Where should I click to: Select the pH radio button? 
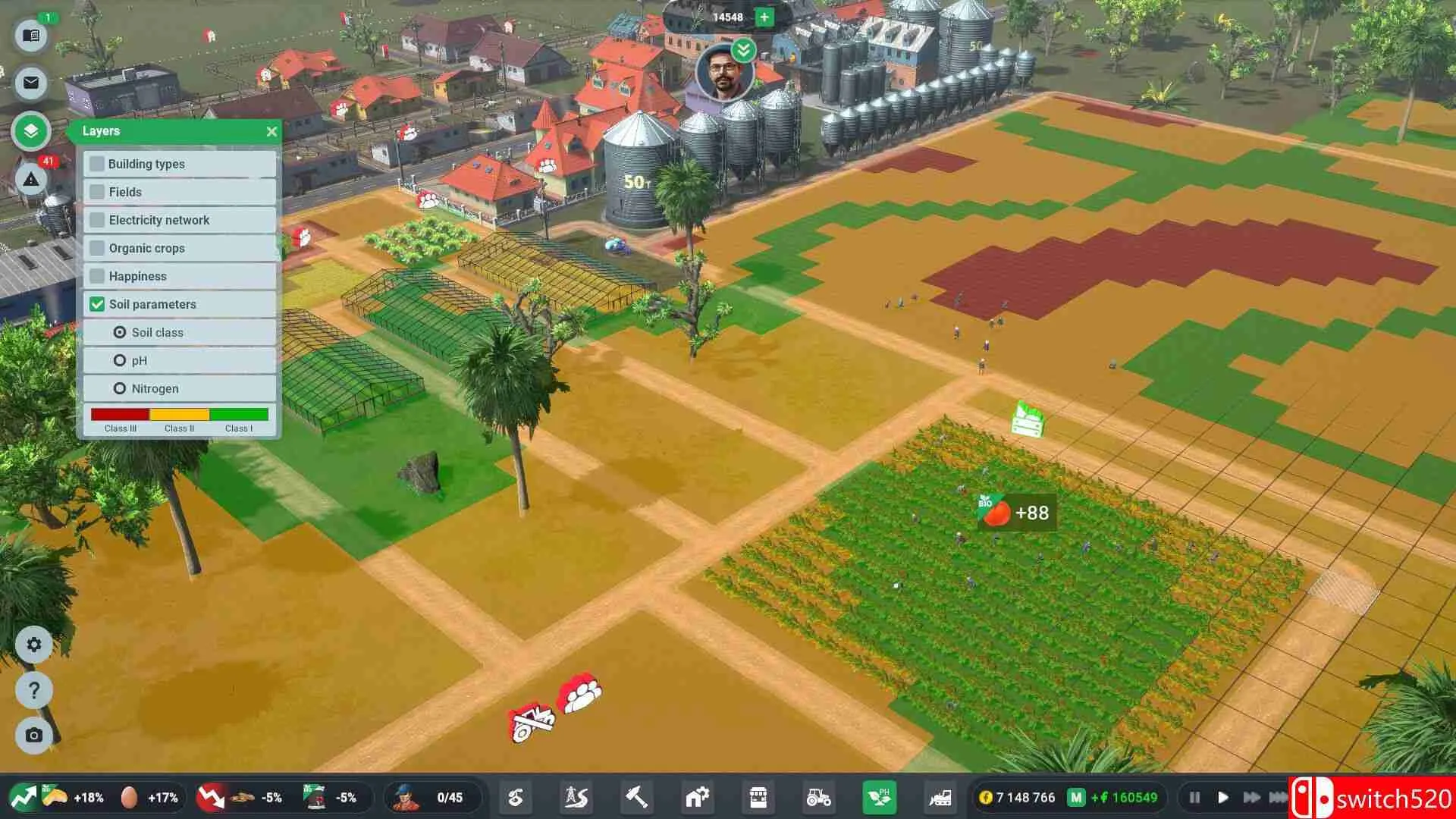(x=120, y=360)
